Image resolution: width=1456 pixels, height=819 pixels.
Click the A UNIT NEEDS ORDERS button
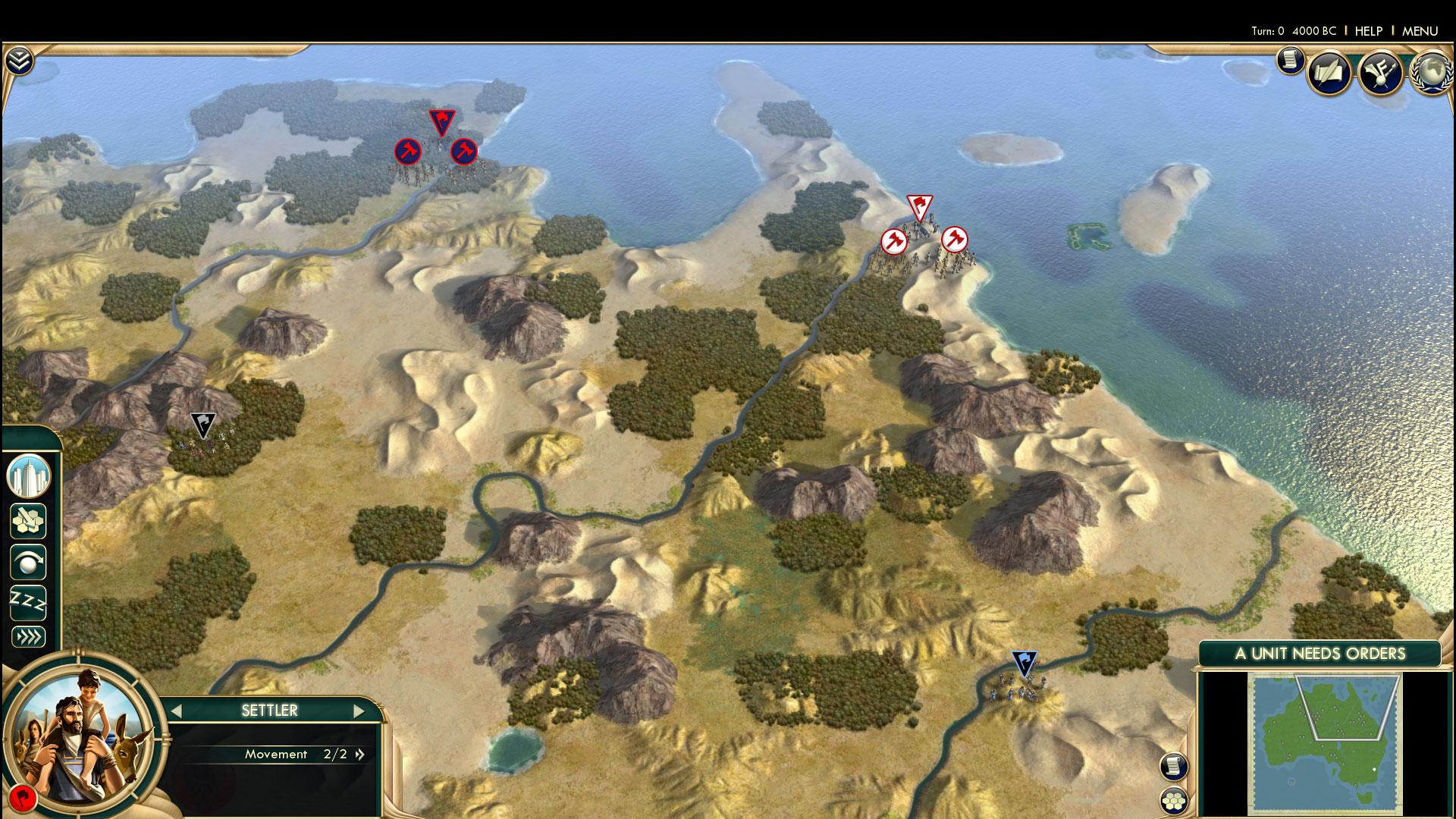coord(1319,654)
